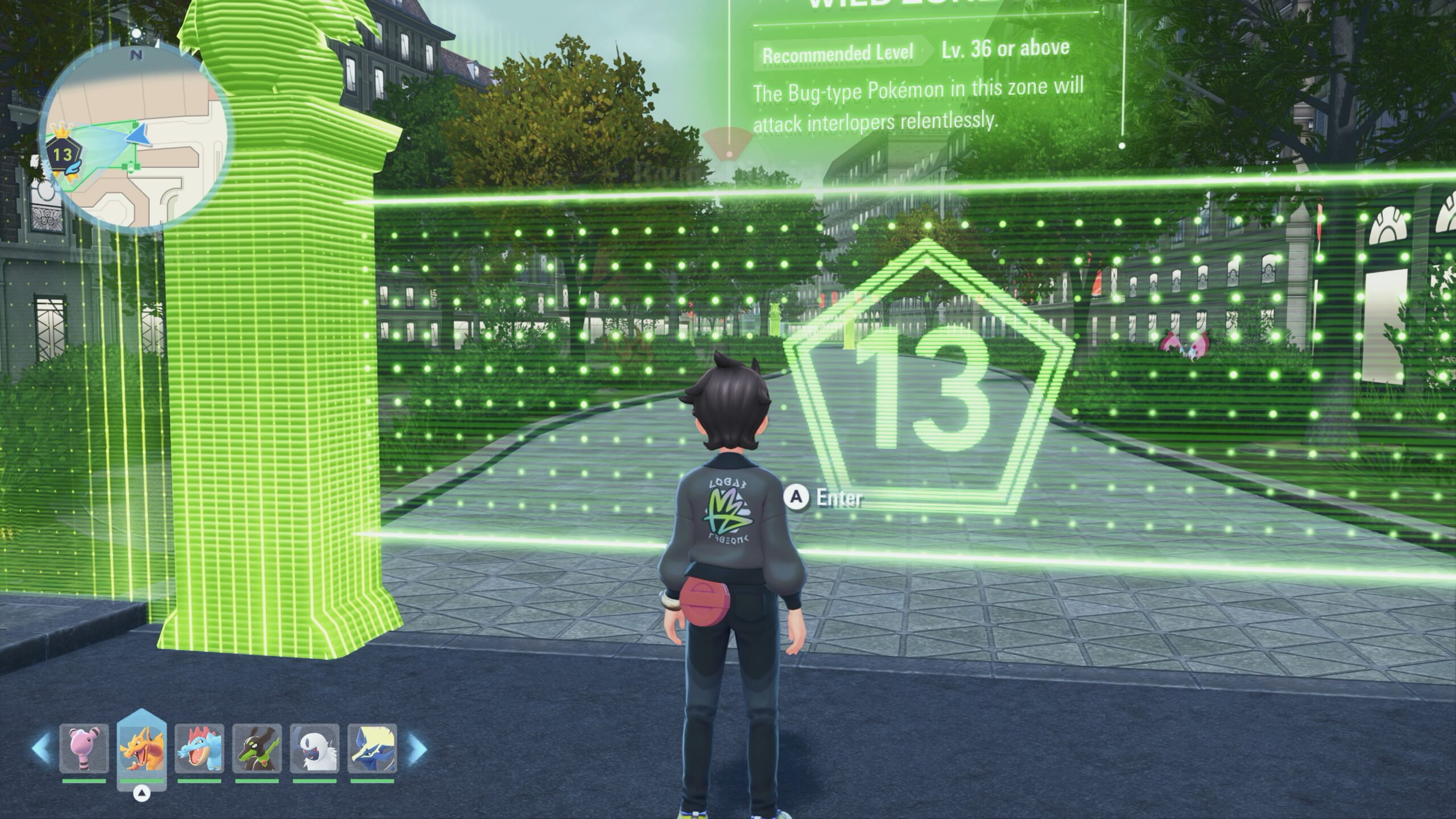Choose the Manectric party slot
The height and width of the screenshot is (819, 1456).
click(372, 748)
